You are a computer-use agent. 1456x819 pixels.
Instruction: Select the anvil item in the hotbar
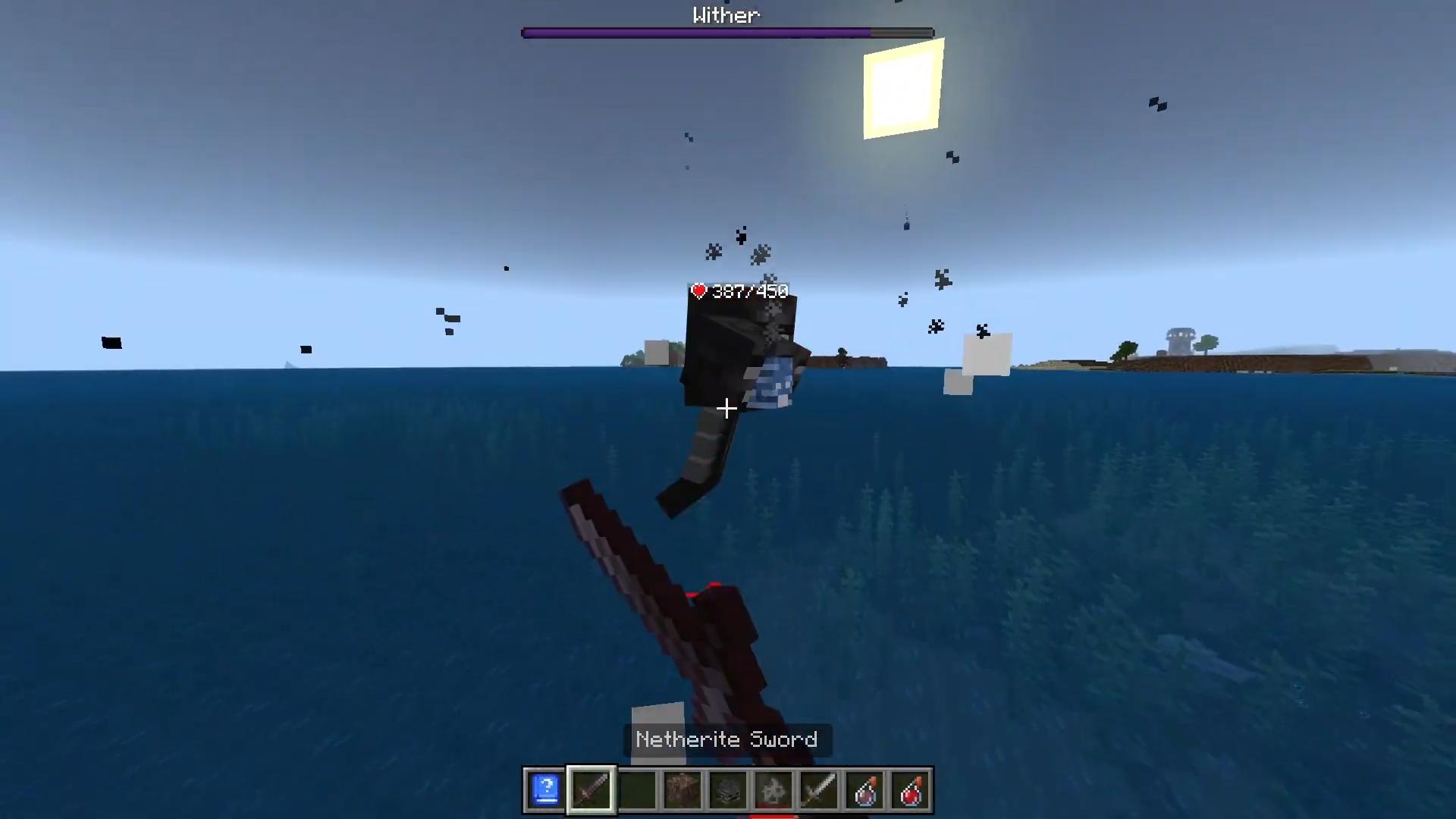[727, 790]
